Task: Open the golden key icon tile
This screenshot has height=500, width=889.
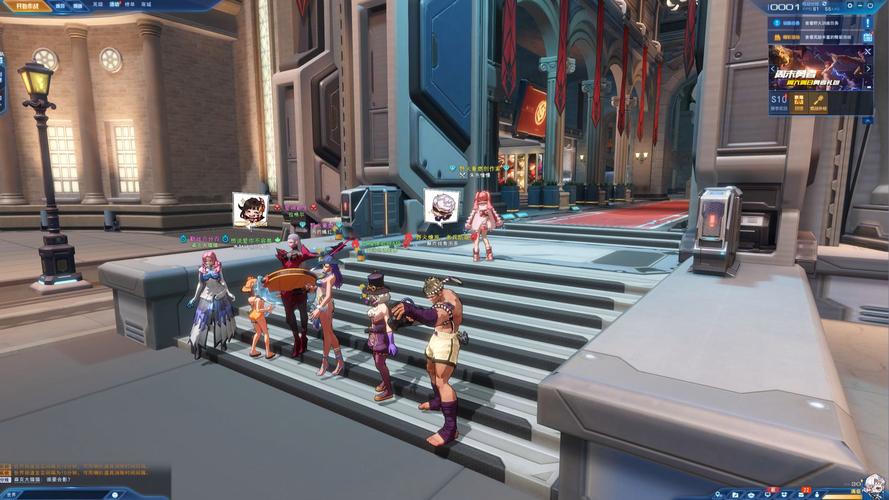Action: [x=818, y=102]
